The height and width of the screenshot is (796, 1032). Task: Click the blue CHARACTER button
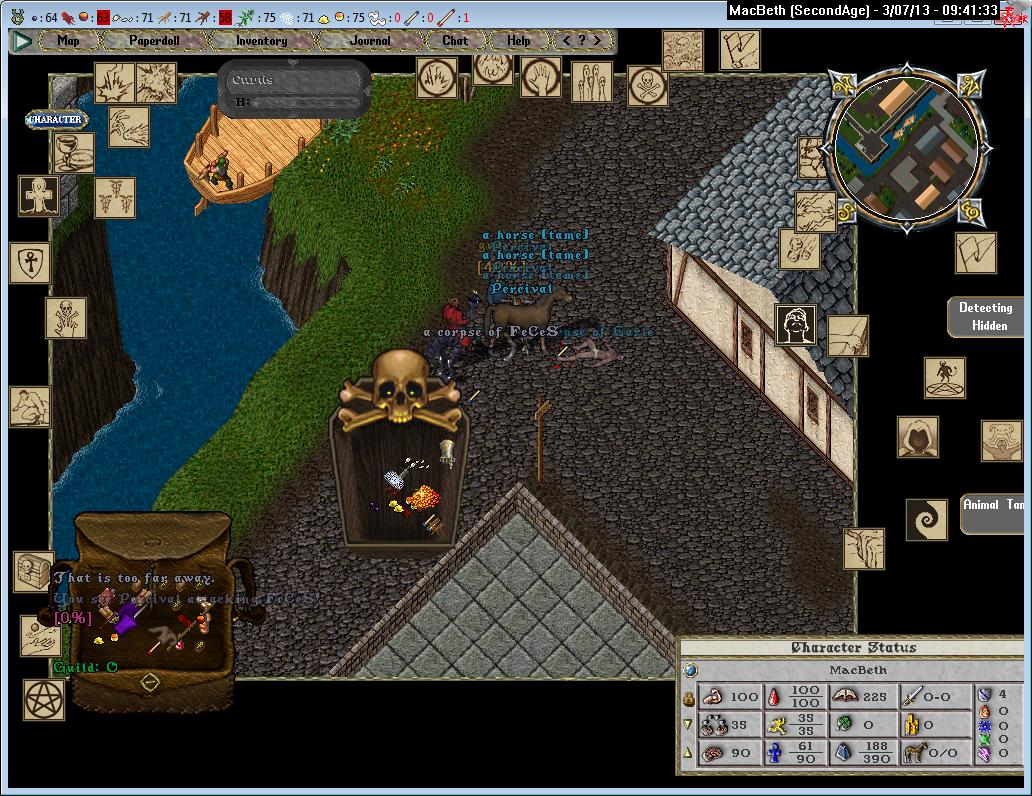click(56, 120)
